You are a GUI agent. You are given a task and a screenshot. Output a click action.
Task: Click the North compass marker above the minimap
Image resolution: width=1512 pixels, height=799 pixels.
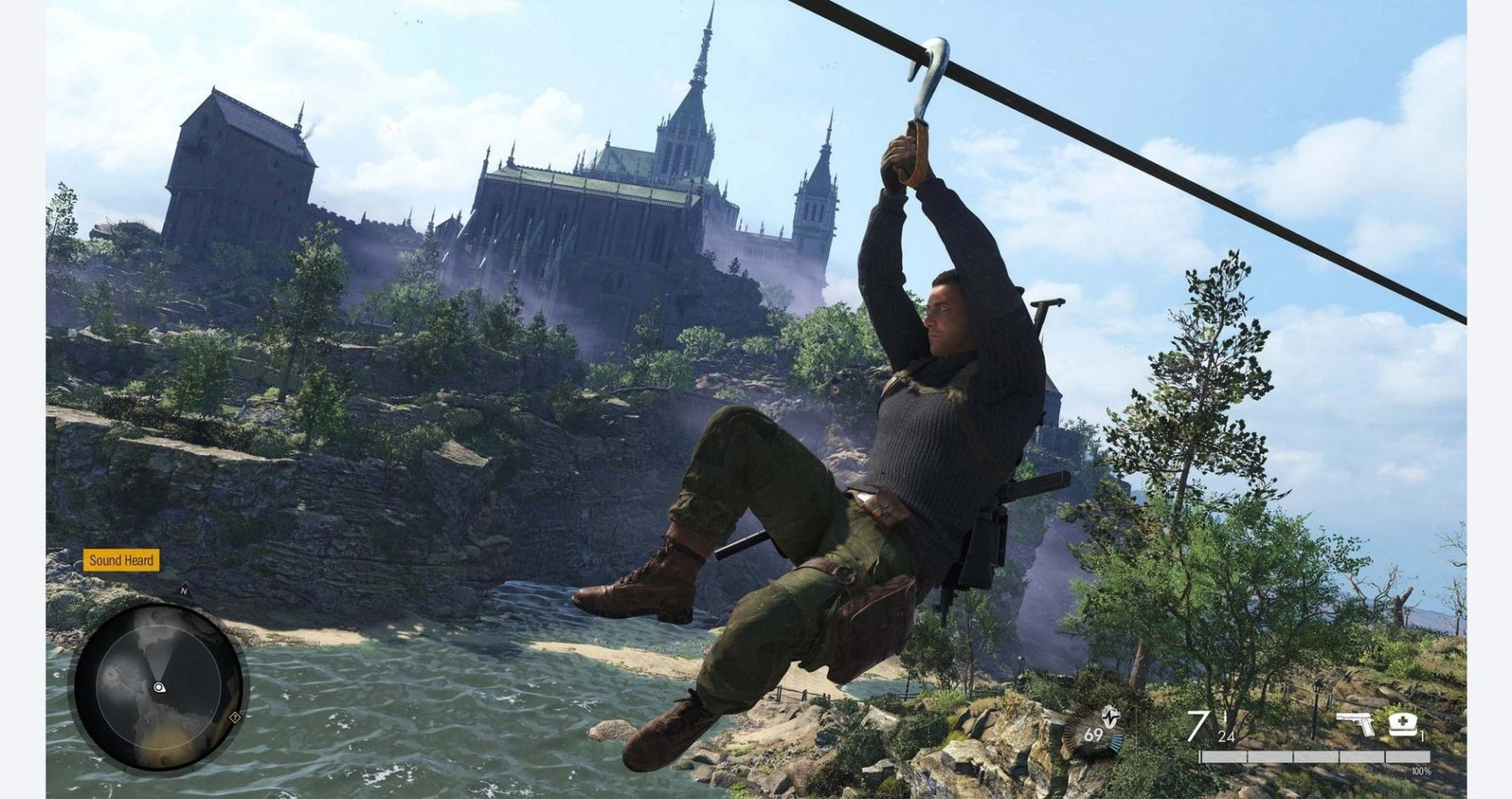coord(183,590)
